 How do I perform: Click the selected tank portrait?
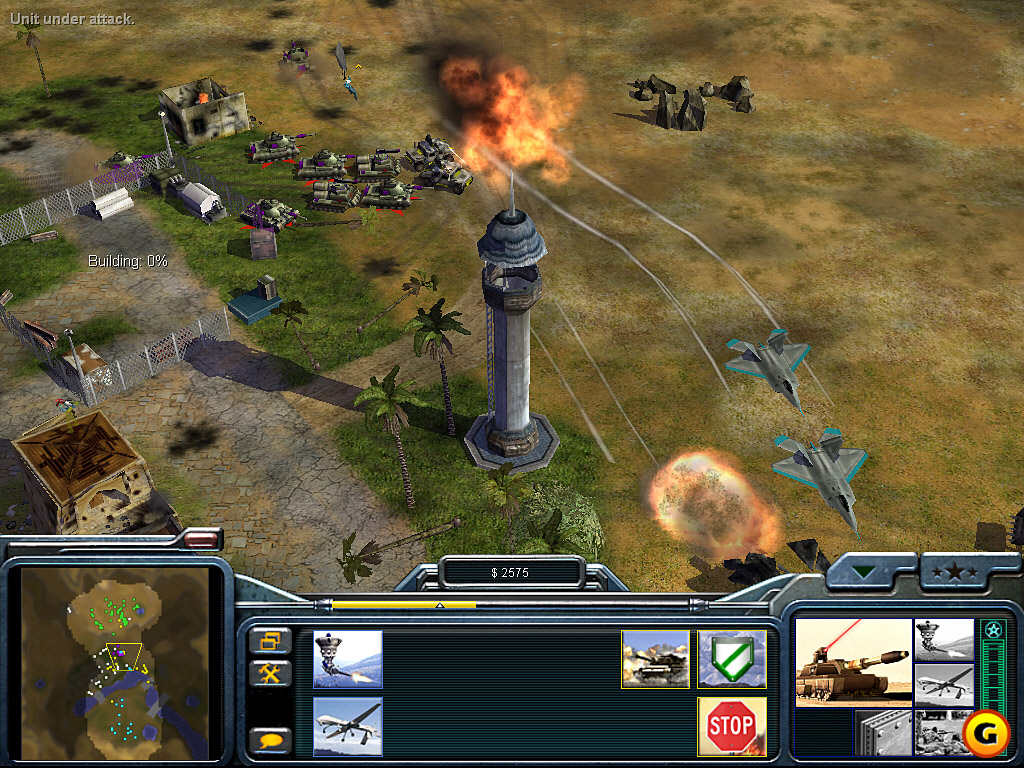(852, 662)
